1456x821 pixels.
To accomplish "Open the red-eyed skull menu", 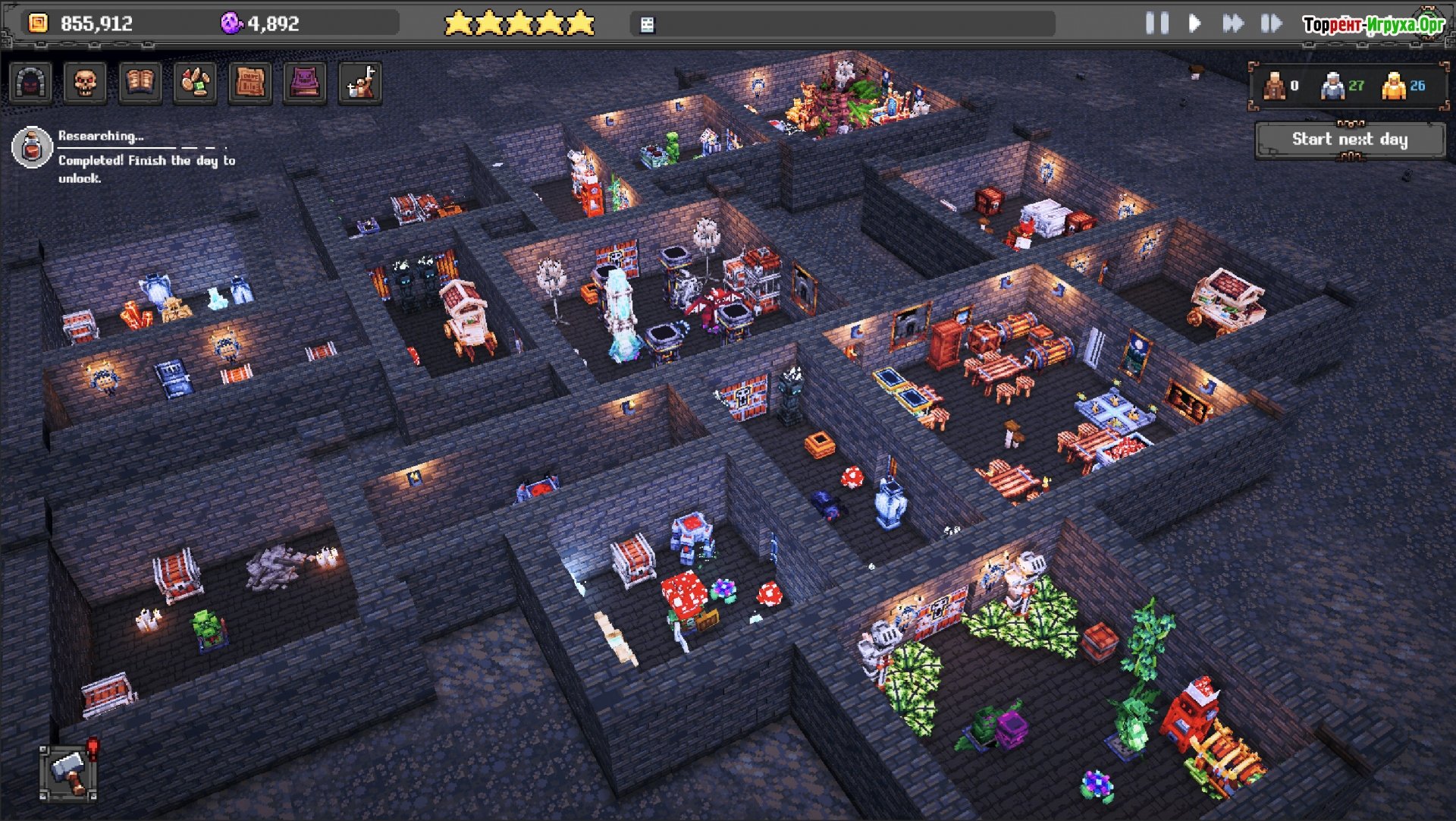I will tap(85, 83).
